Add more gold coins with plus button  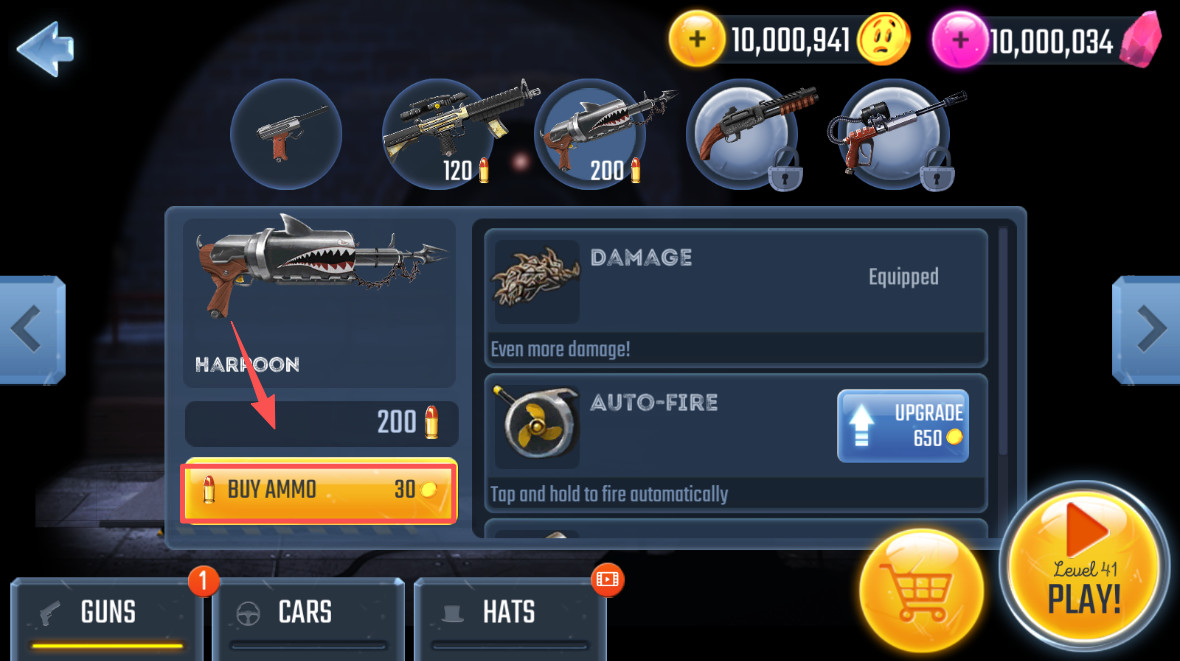pyautogui.click(x=697, y=40)
